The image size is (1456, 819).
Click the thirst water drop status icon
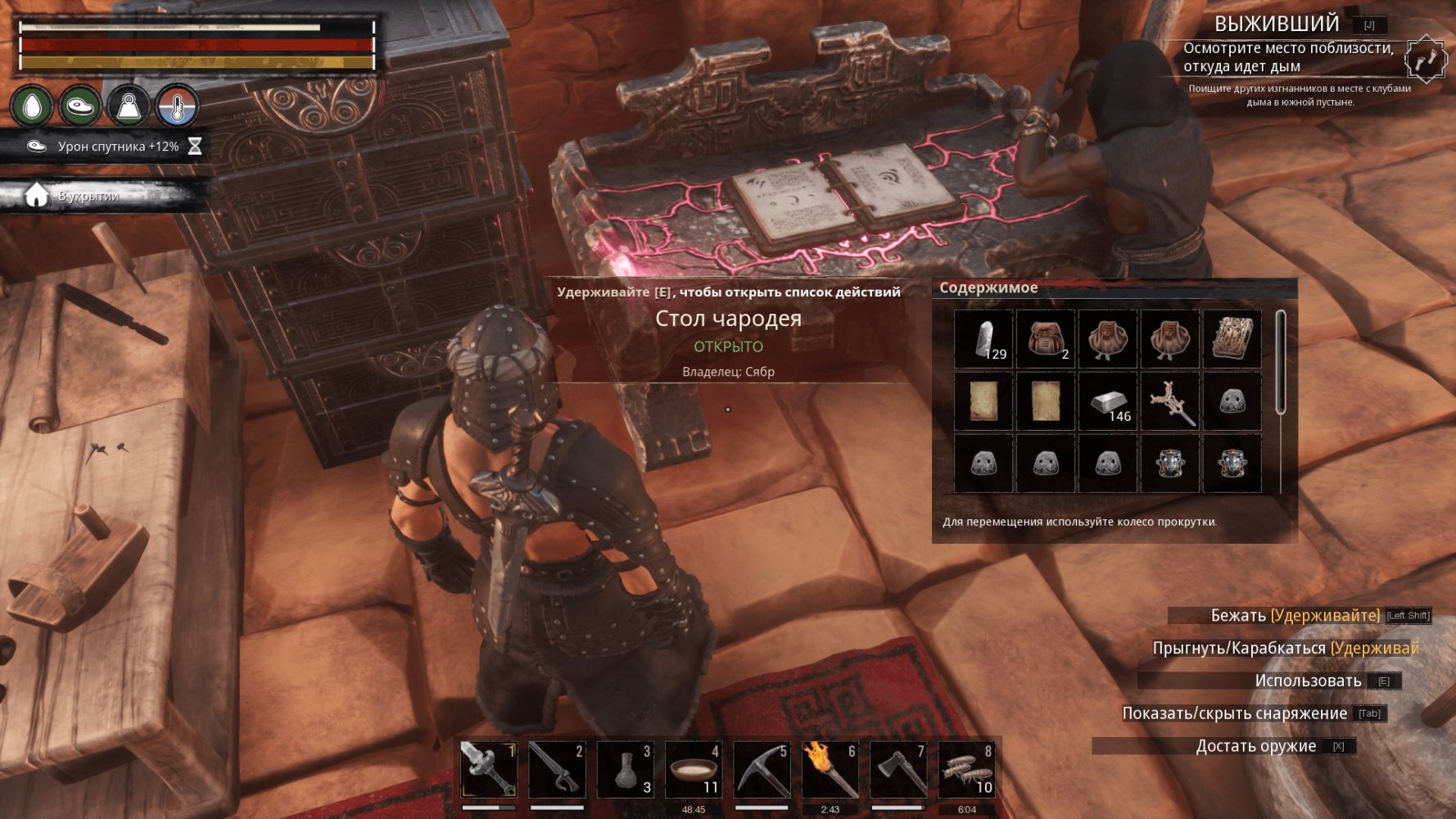click(x=32, y=106)
